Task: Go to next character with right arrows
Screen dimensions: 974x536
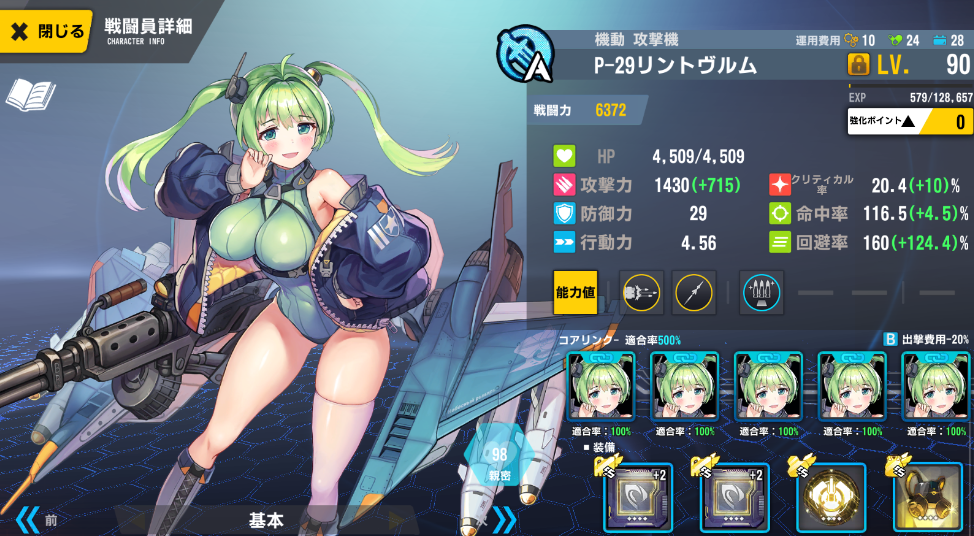Action: pos(504,519)
